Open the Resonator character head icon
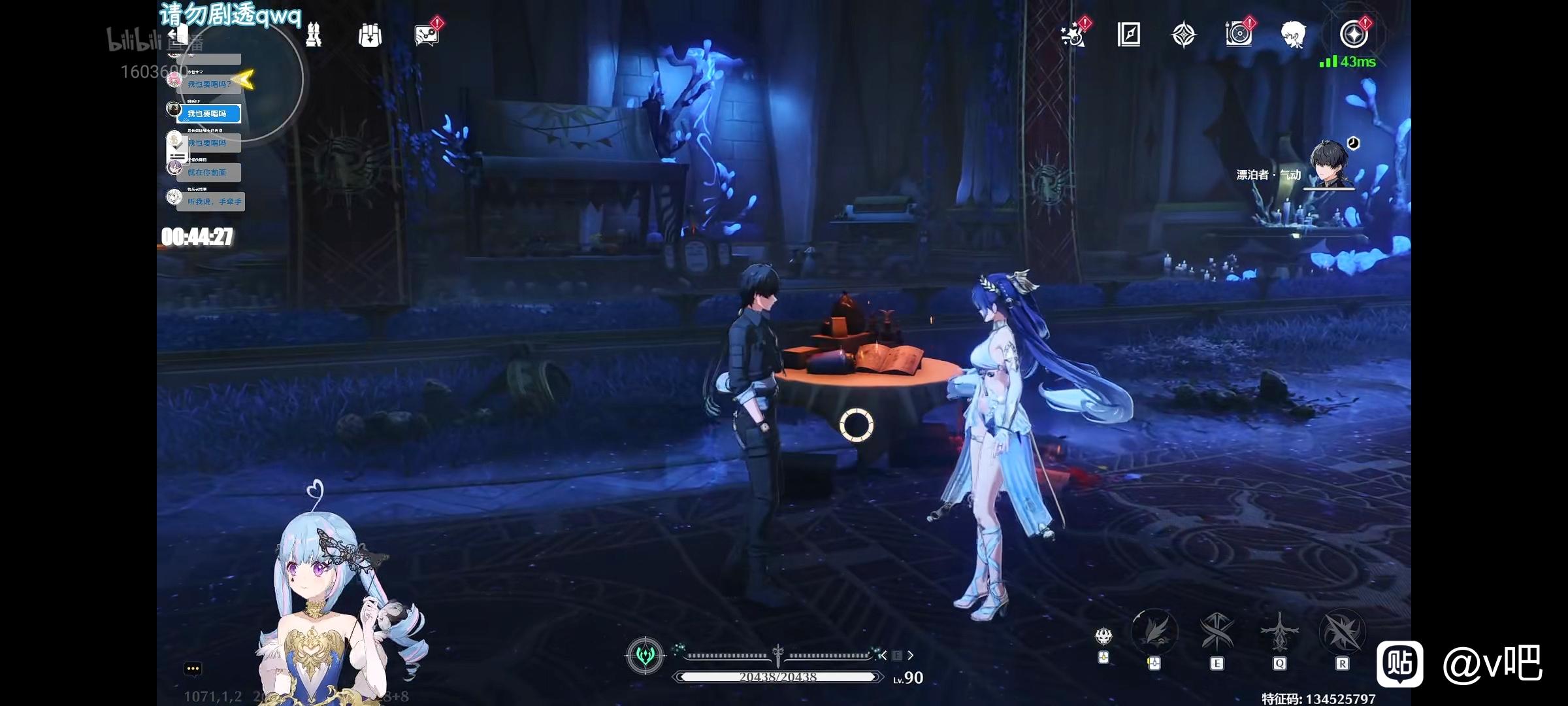This screenshot has height=706, width=1568. [x=1294, y=35]
